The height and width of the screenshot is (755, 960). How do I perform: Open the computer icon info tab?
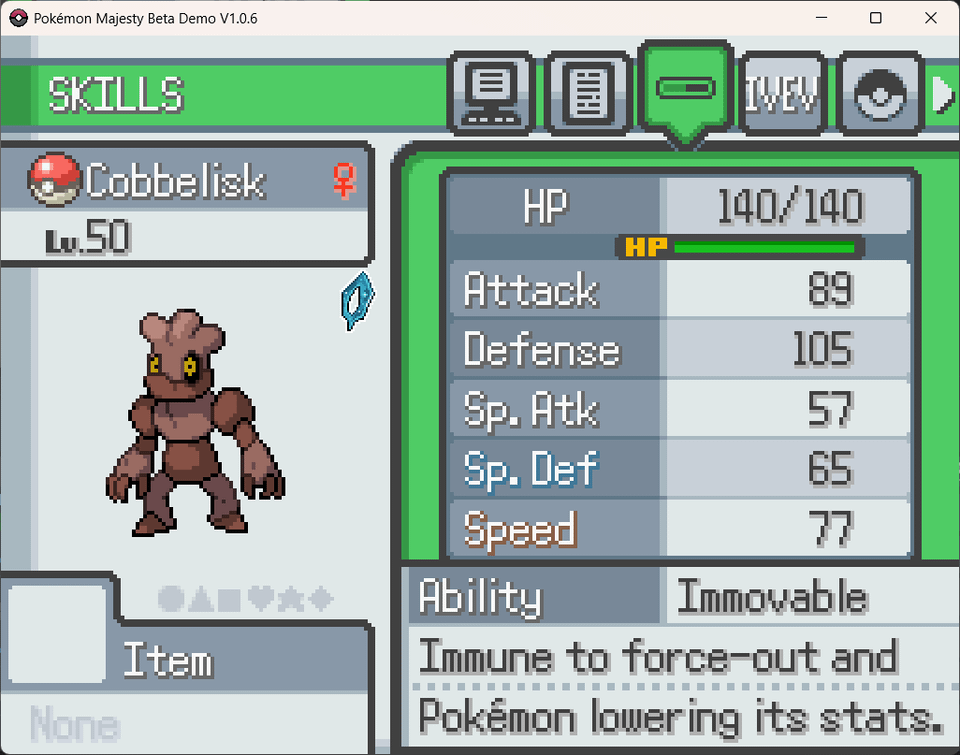492,94
